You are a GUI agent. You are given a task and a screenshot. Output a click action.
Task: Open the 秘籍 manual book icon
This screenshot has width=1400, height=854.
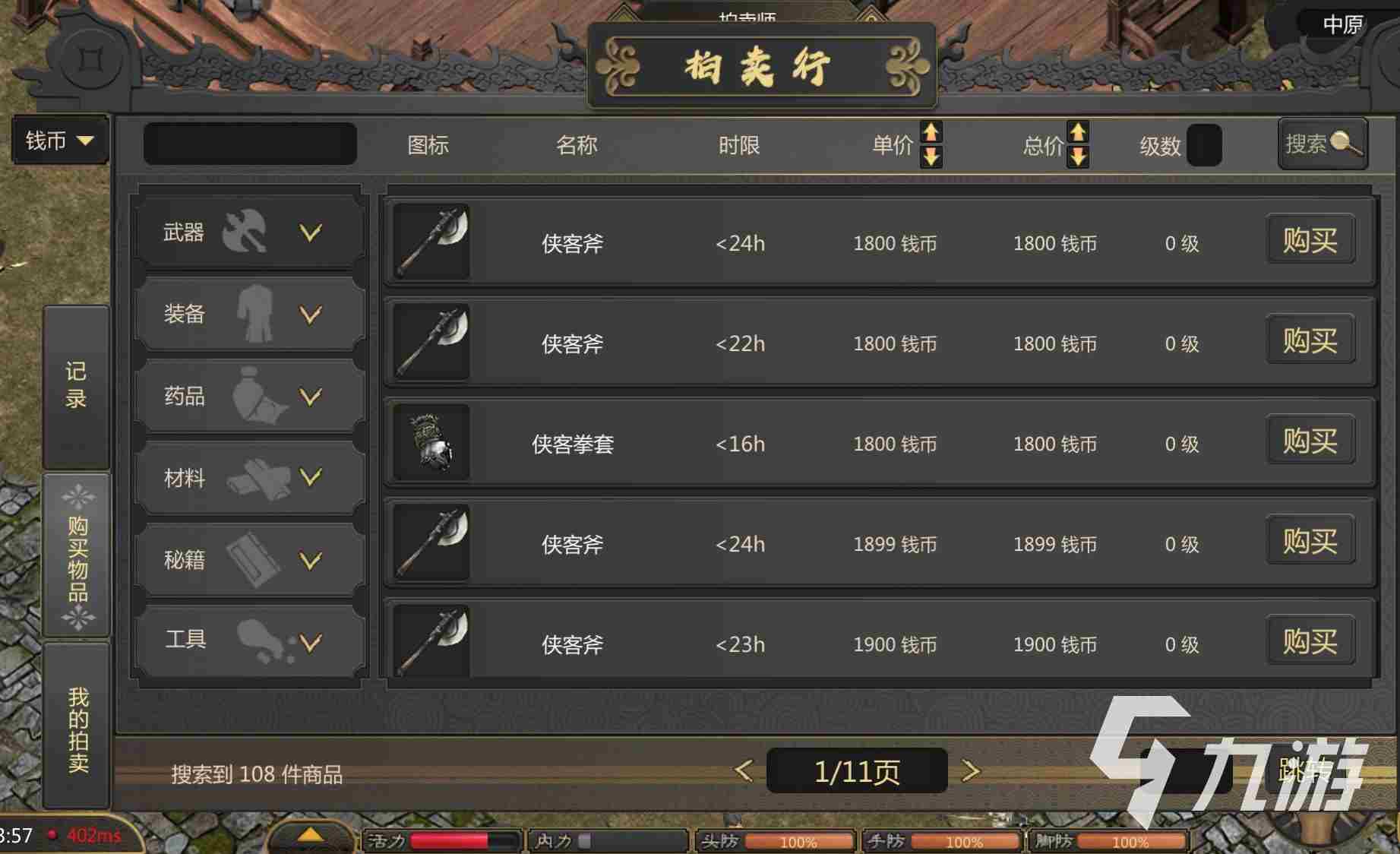point(256,560)
